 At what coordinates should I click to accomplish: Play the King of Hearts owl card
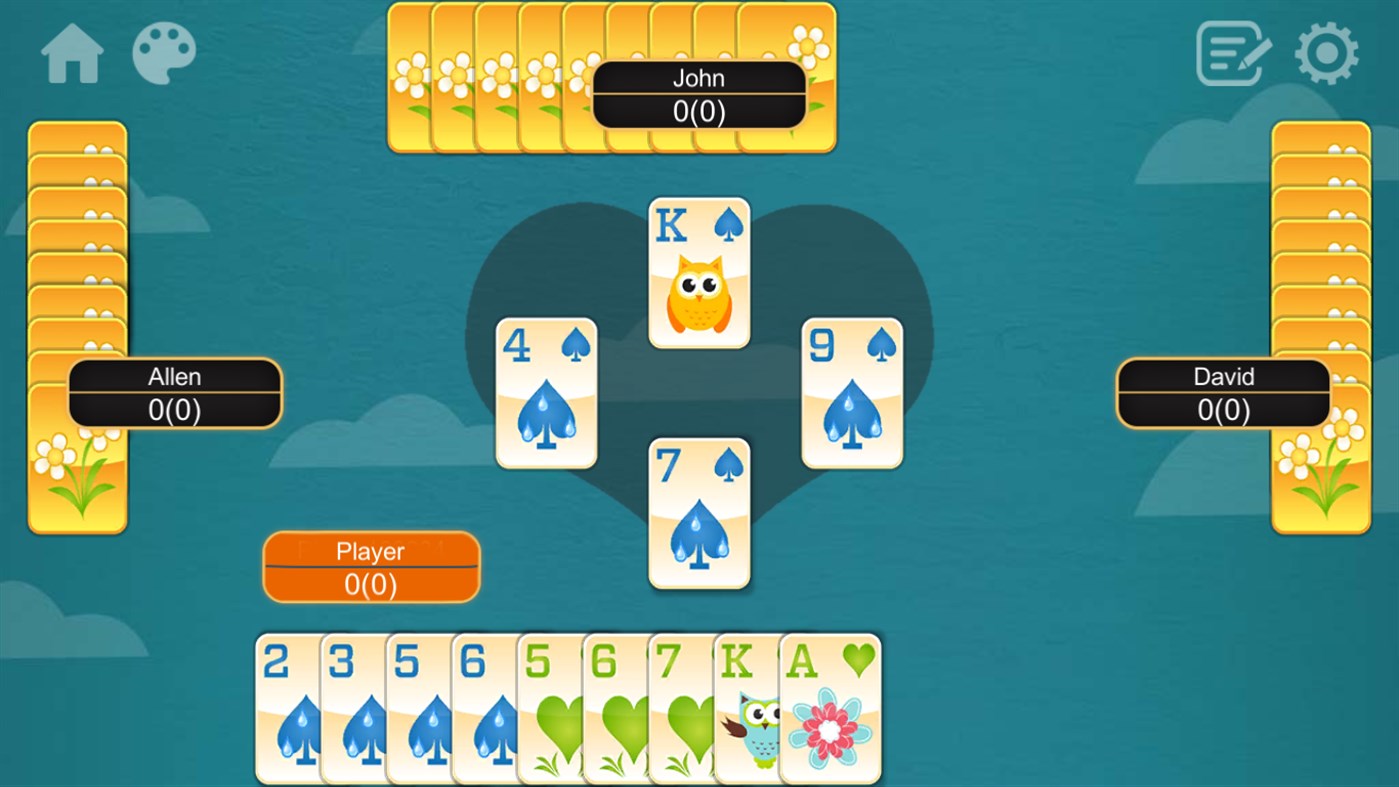[746, 710]
